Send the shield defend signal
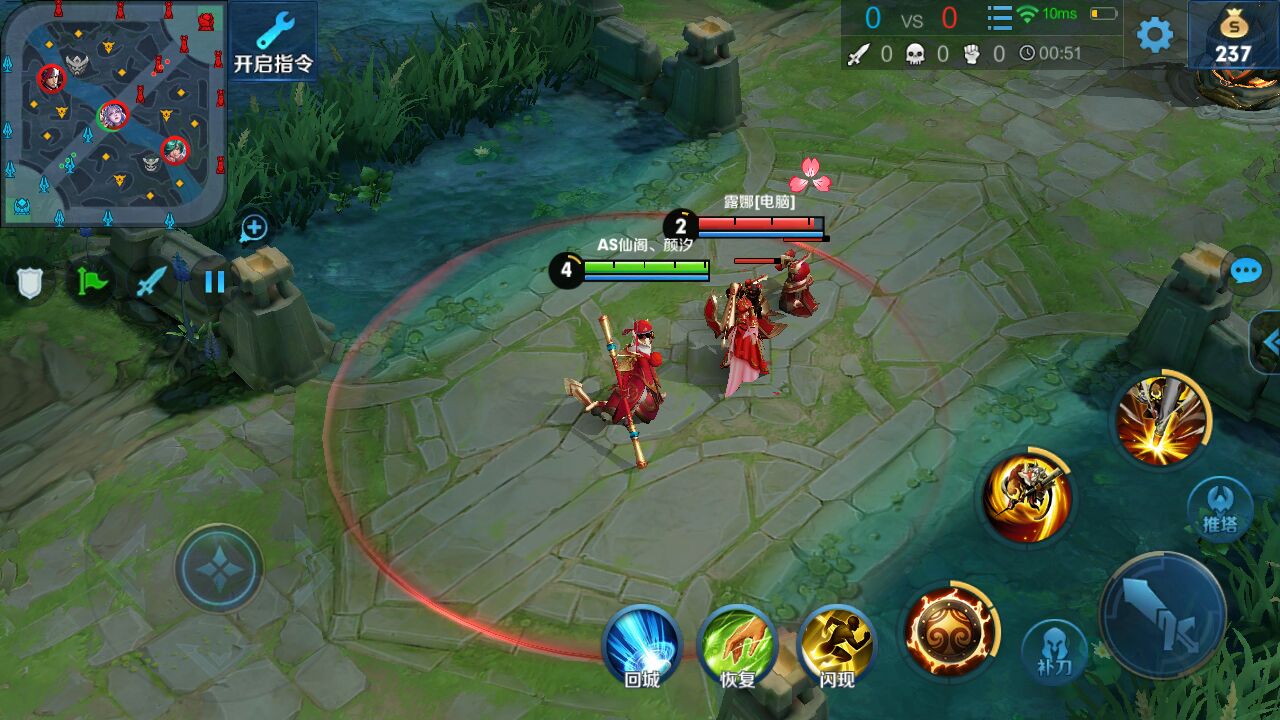 (31, 282)
